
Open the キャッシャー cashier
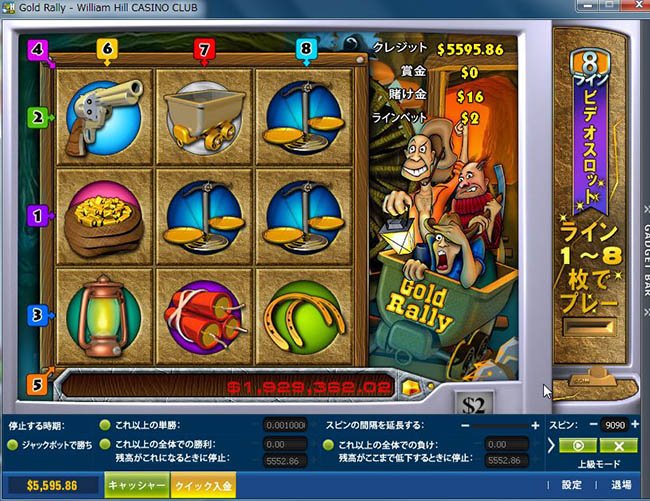138,485
